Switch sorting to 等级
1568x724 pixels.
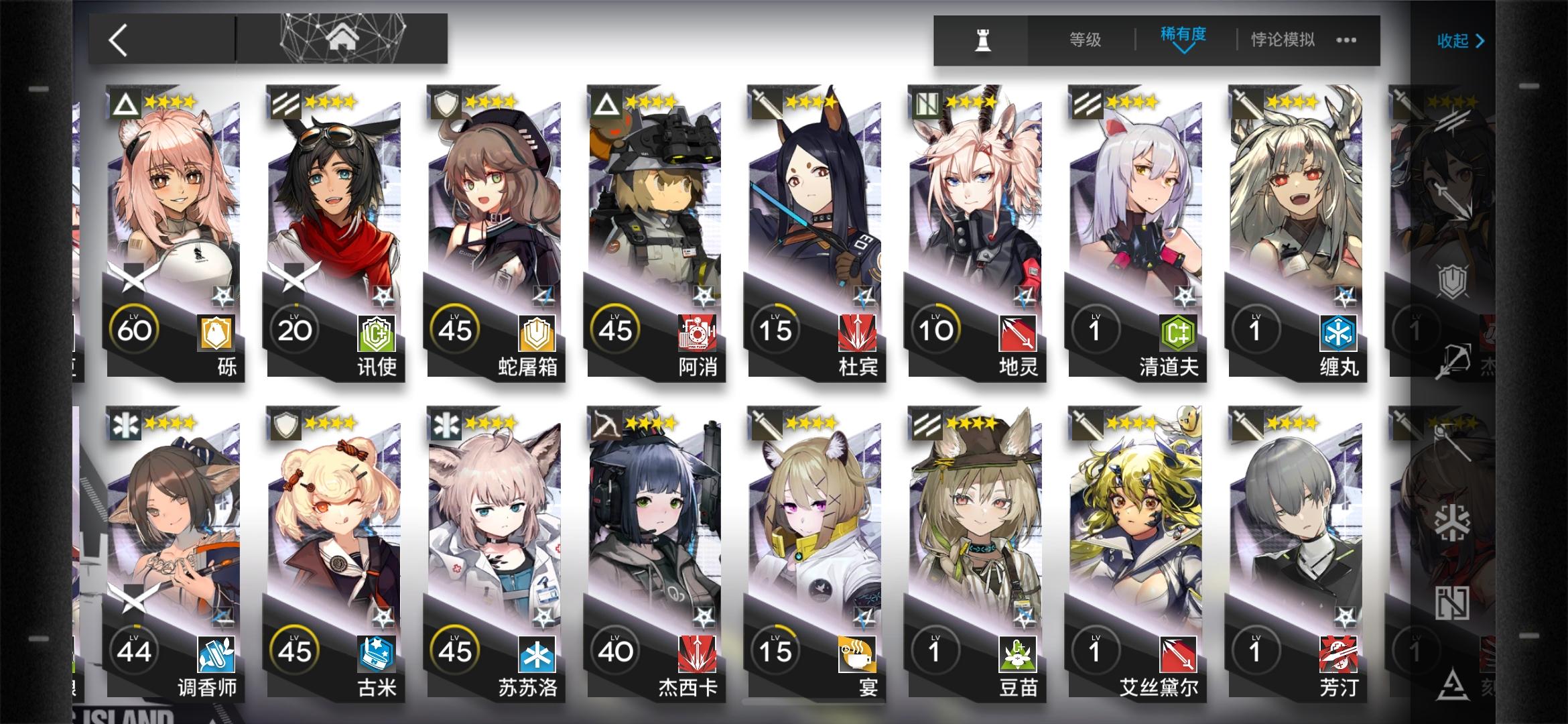tap(1083, 40)
